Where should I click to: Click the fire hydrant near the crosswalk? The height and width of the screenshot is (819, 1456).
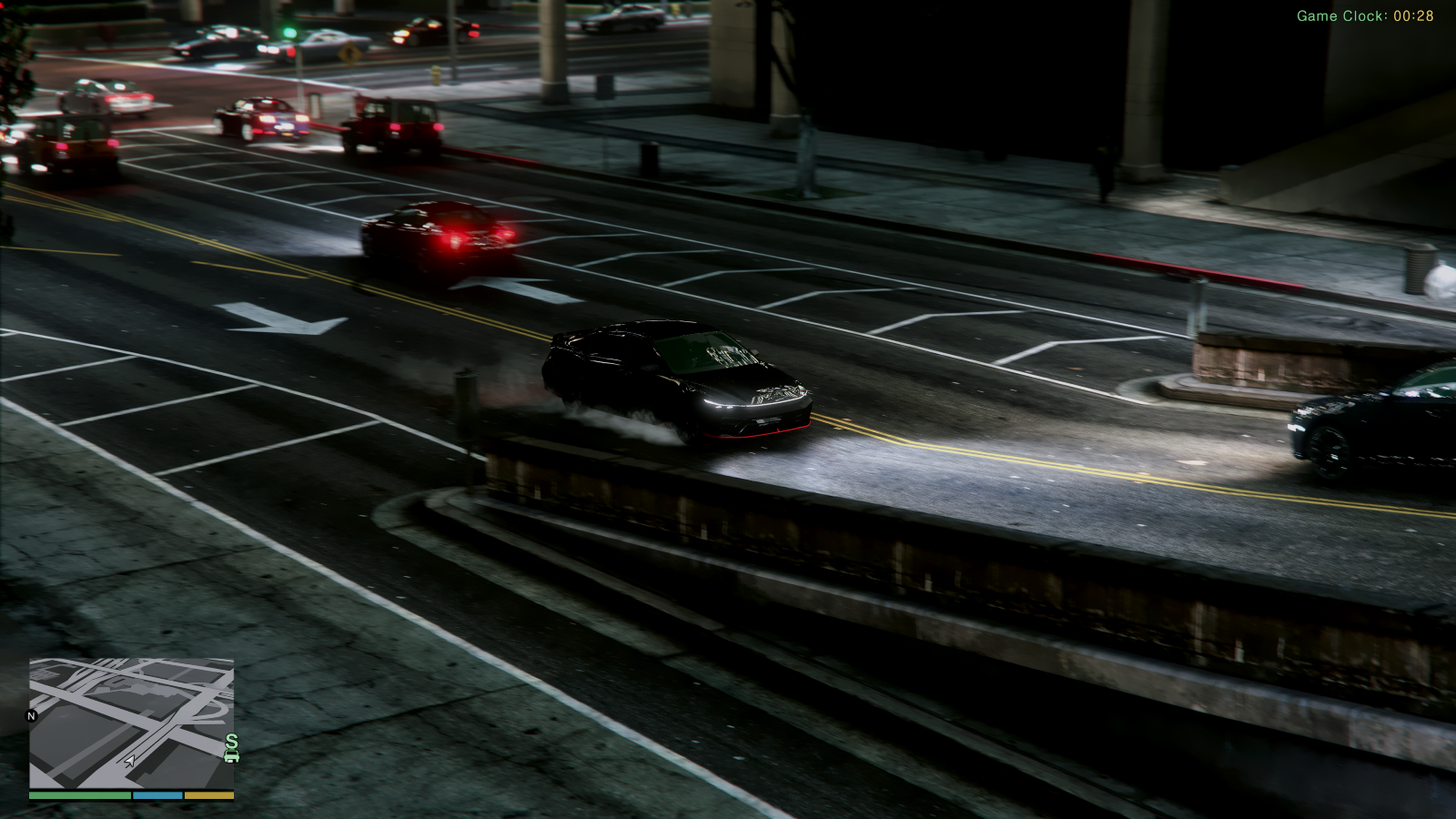coord(437,76)
